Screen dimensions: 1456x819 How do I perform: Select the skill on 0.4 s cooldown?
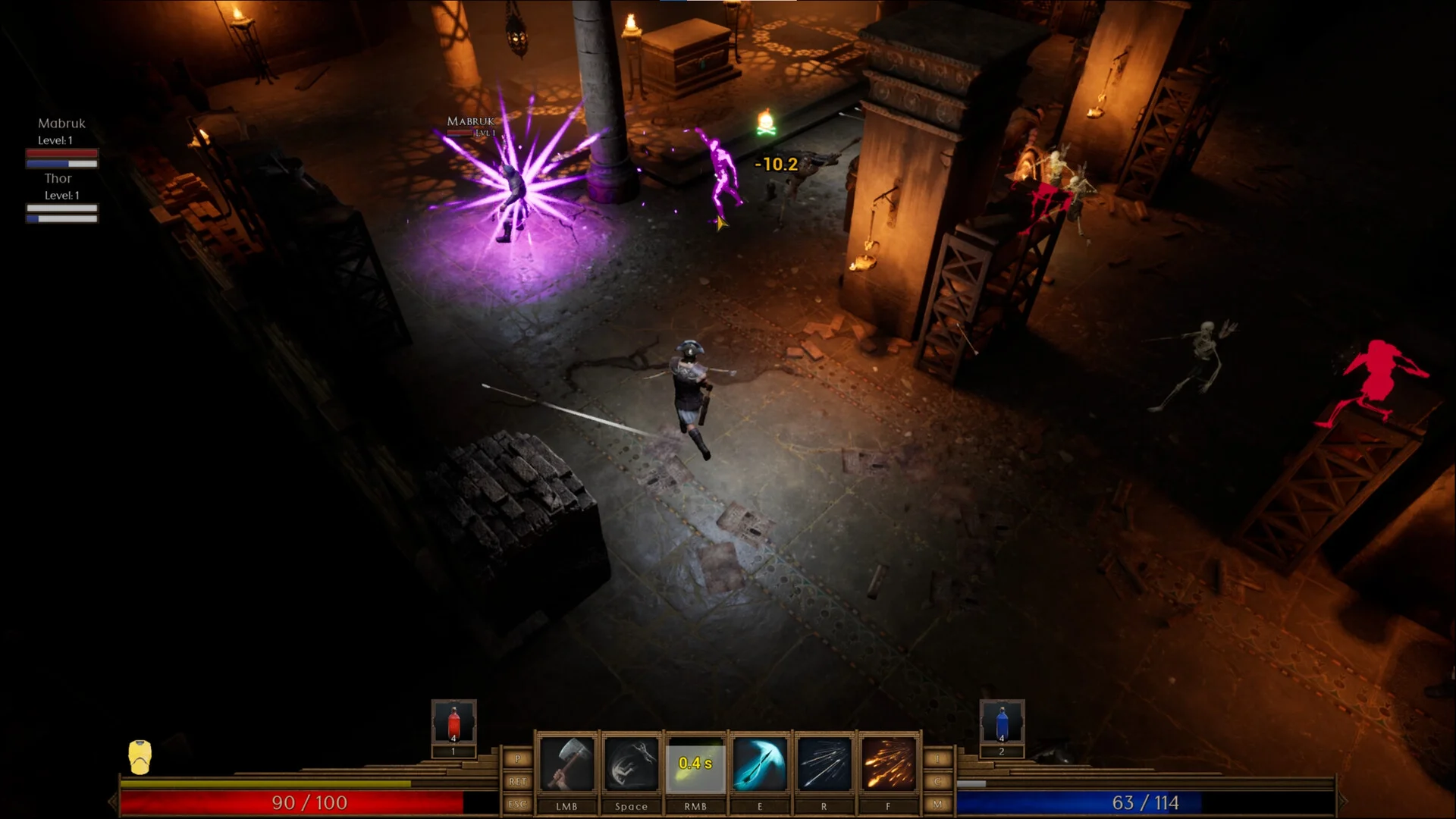tap(695, 764)
